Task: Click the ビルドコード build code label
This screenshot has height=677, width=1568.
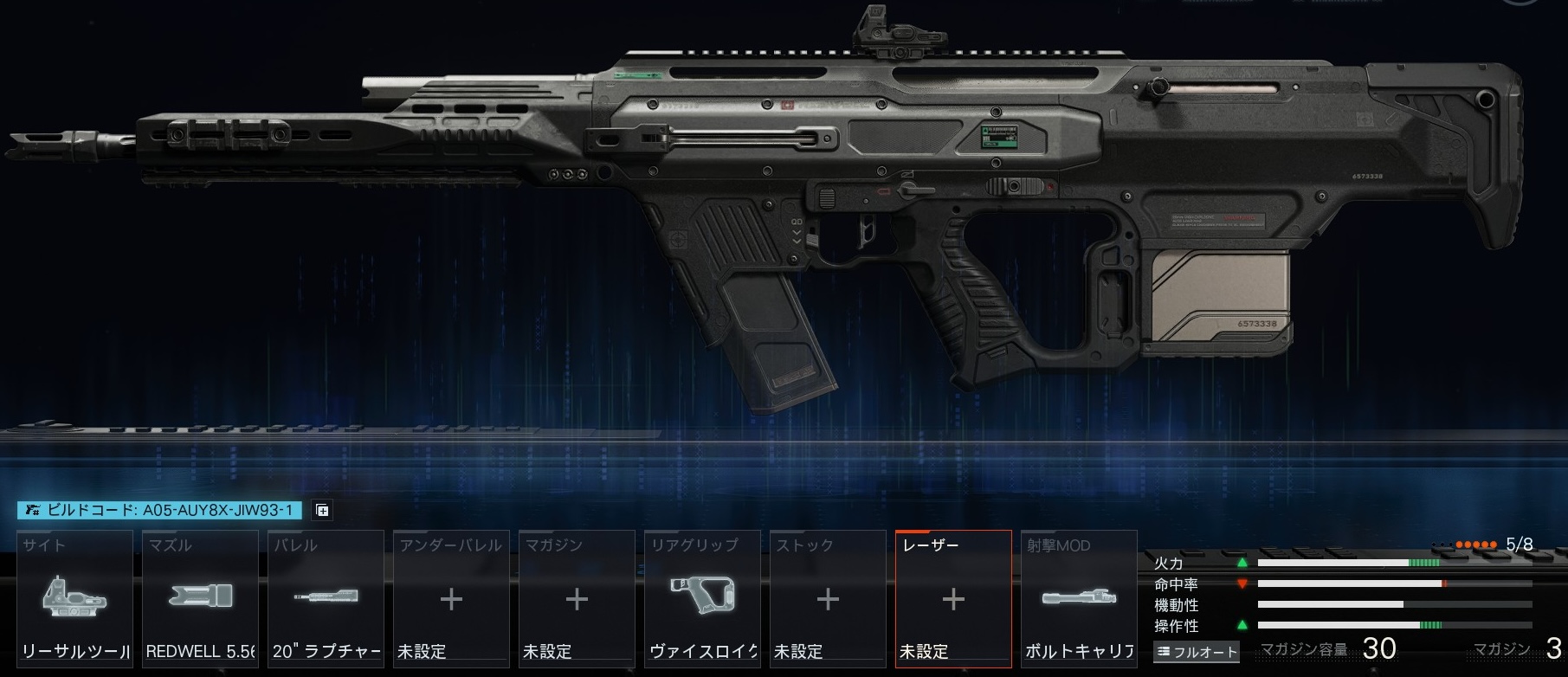Action: point(160,510)
